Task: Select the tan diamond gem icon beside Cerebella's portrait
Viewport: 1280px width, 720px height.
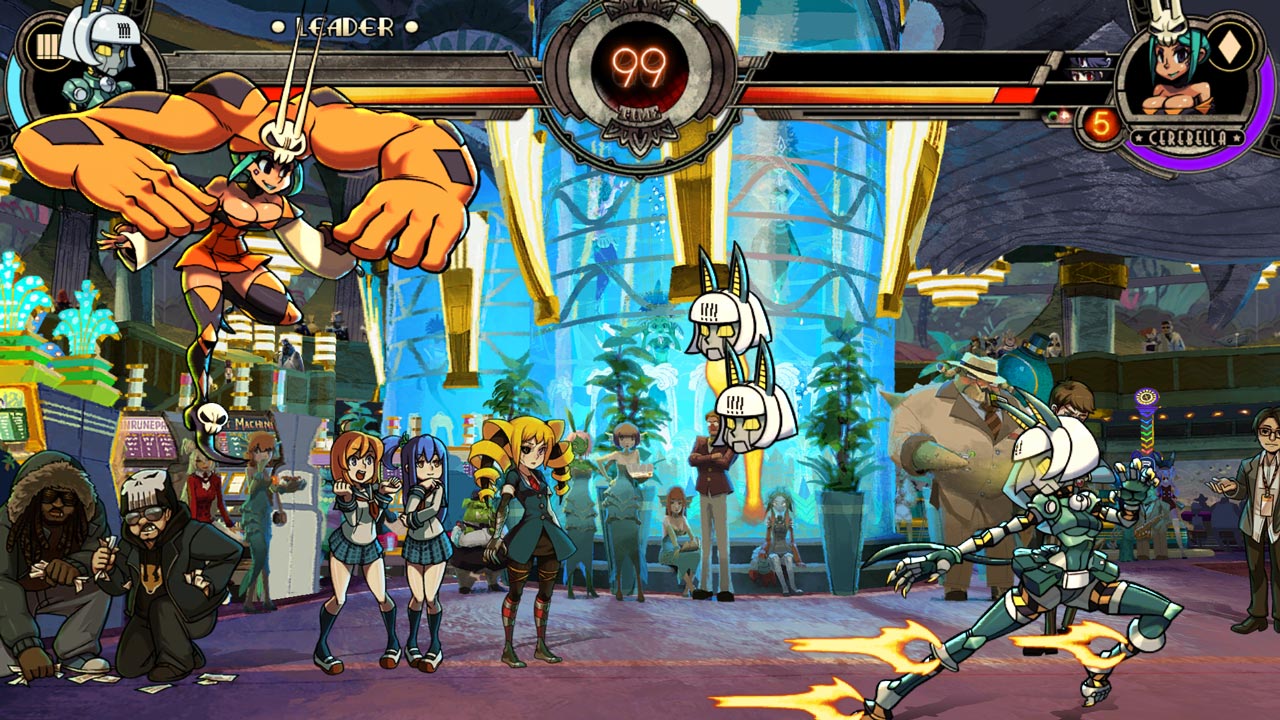Action: [x=1229, y=47]
